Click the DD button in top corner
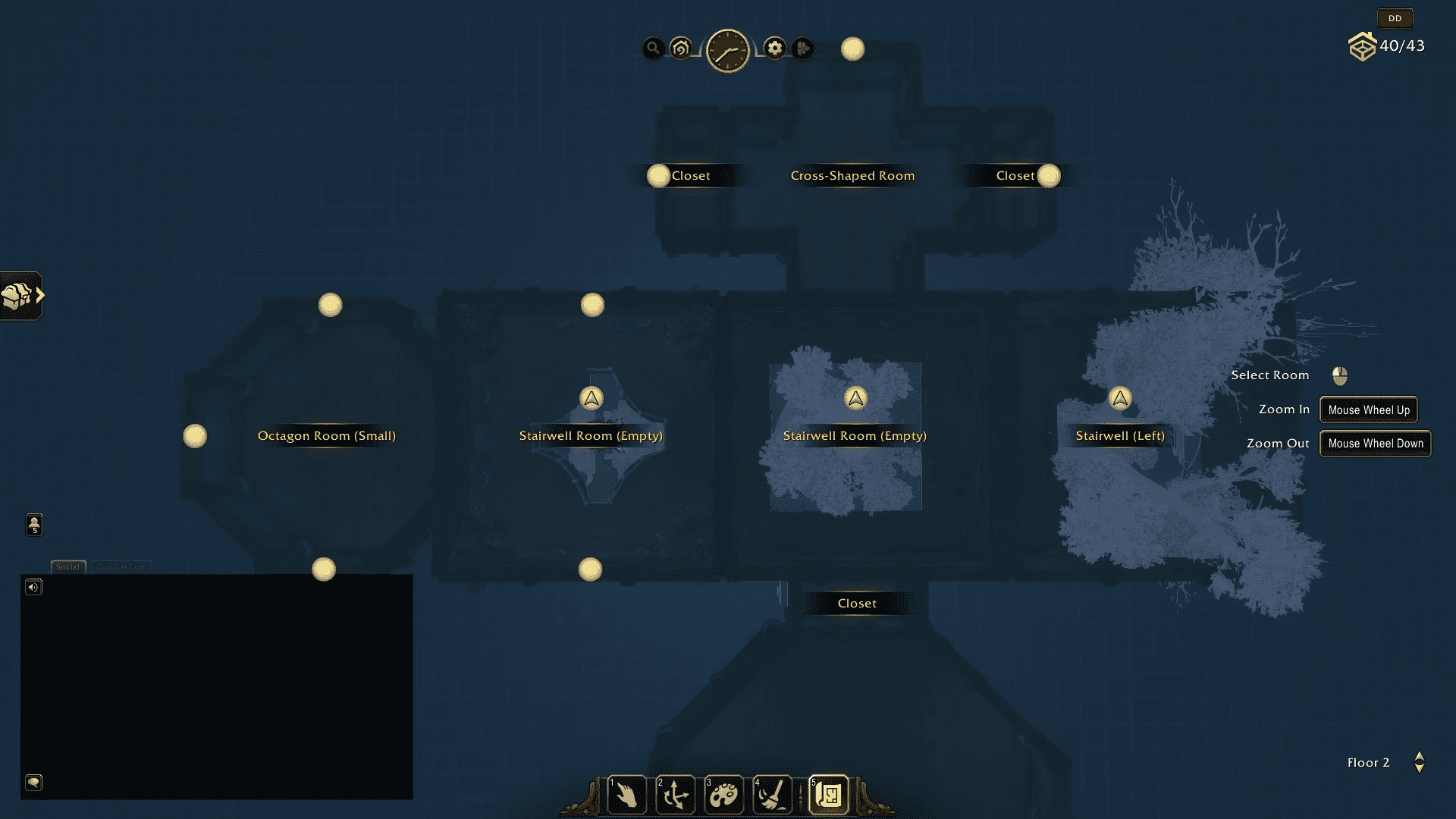Image resolution: width=1456 pixels, height=819 pixels. point(1395,18)
